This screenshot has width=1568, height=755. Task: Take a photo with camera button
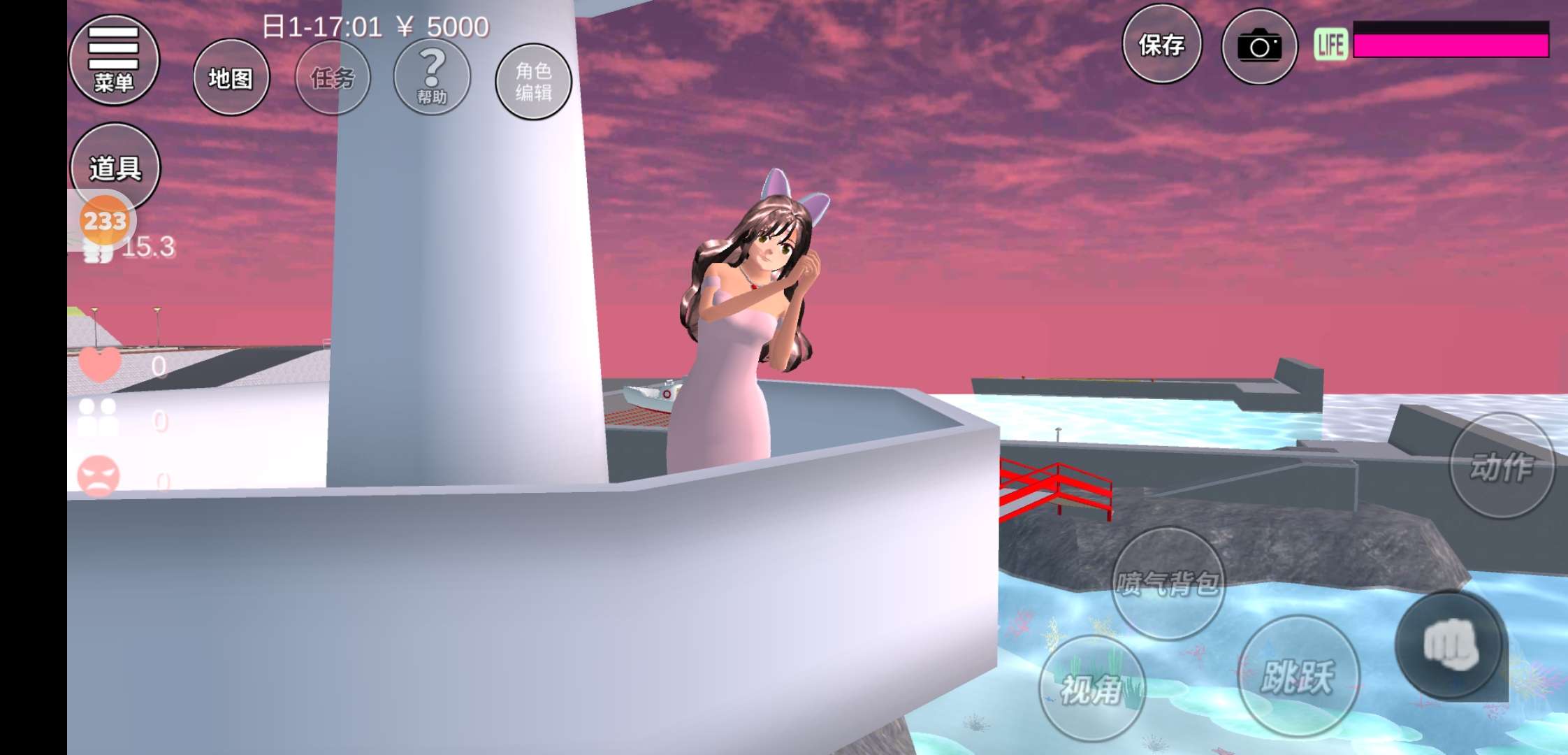(1259, 47)
